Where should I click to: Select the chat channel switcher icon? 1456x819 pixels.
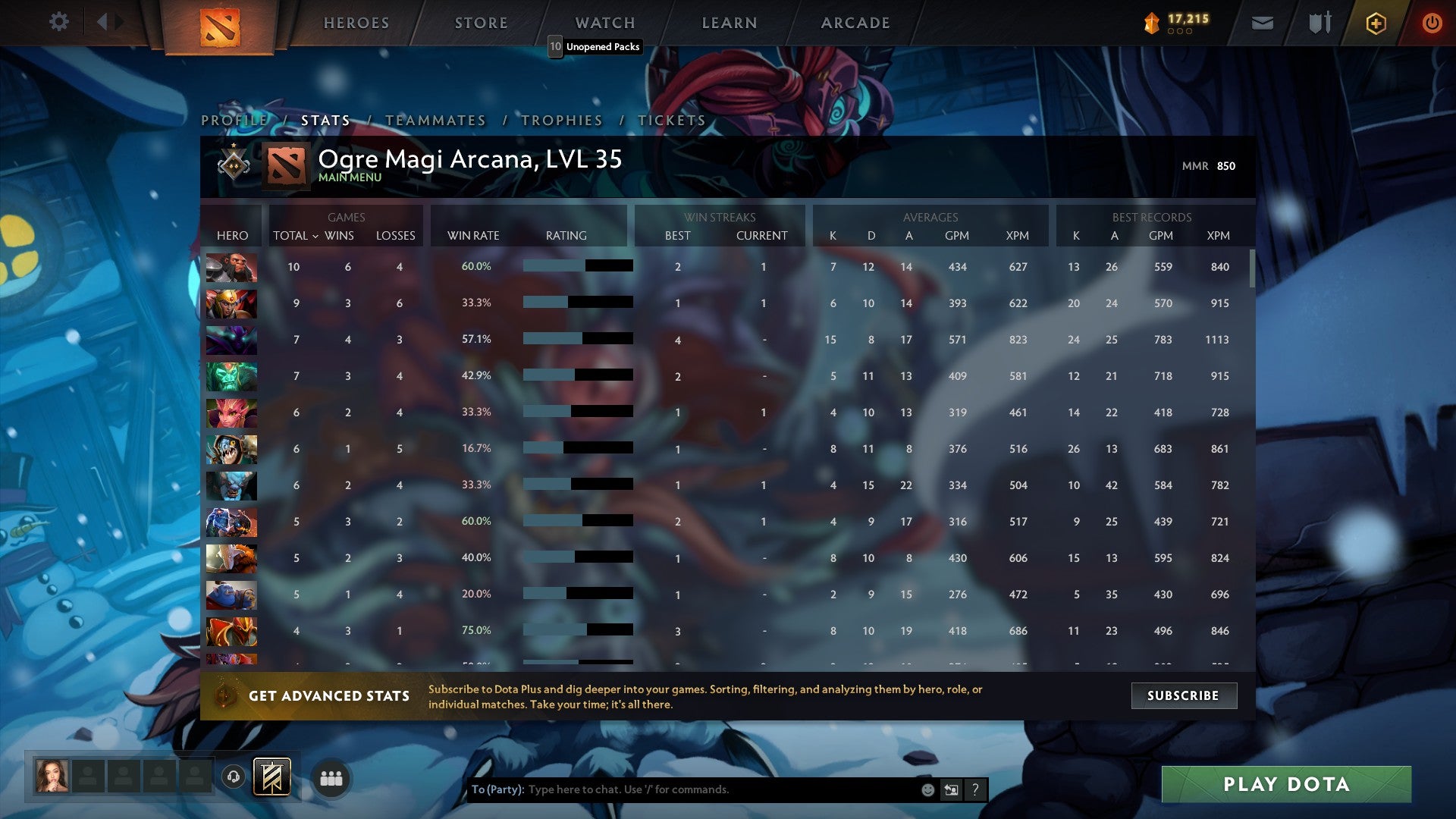(950, 789)
